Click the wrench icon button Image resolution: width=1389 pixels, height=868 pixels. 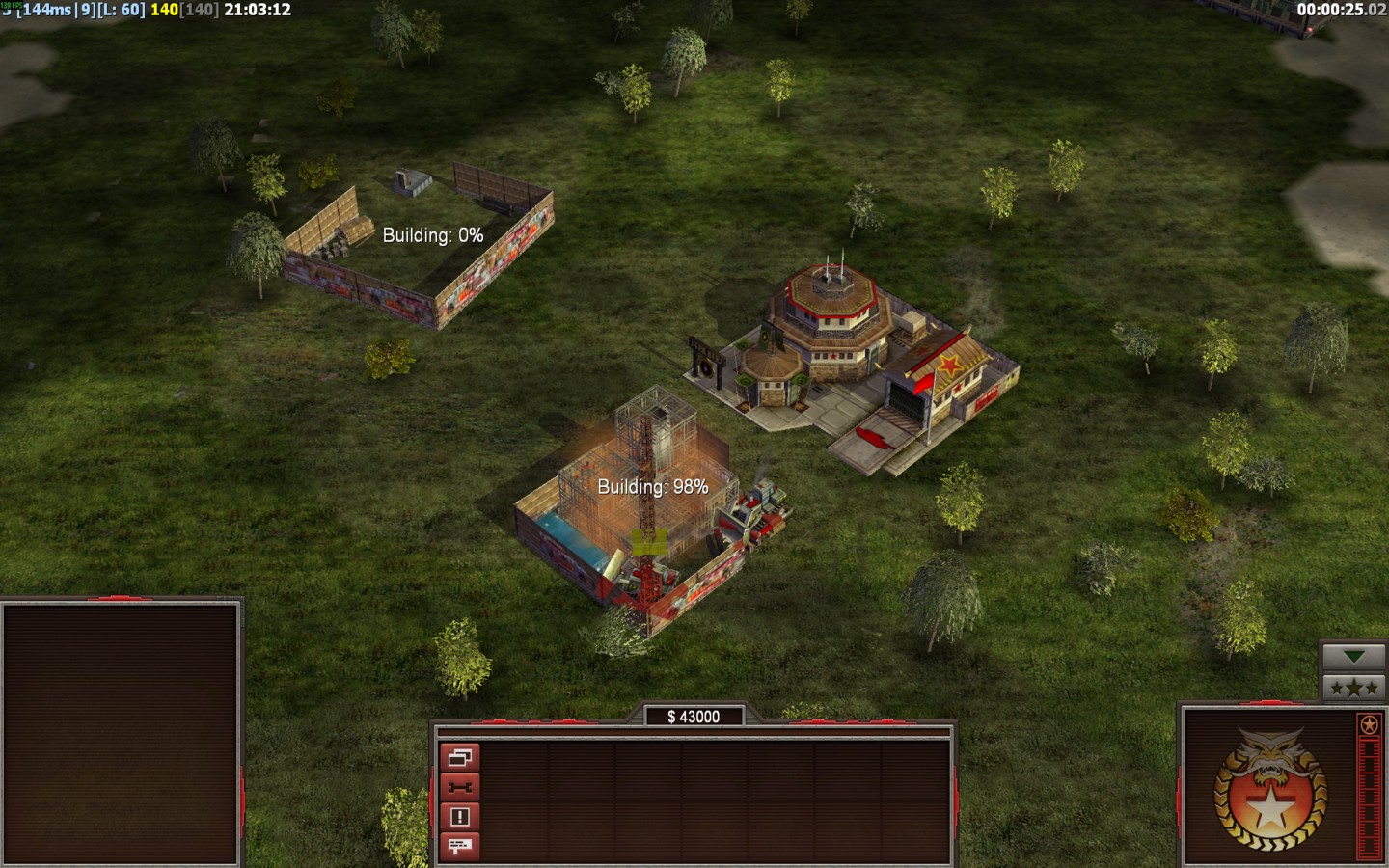coord(459,788)
